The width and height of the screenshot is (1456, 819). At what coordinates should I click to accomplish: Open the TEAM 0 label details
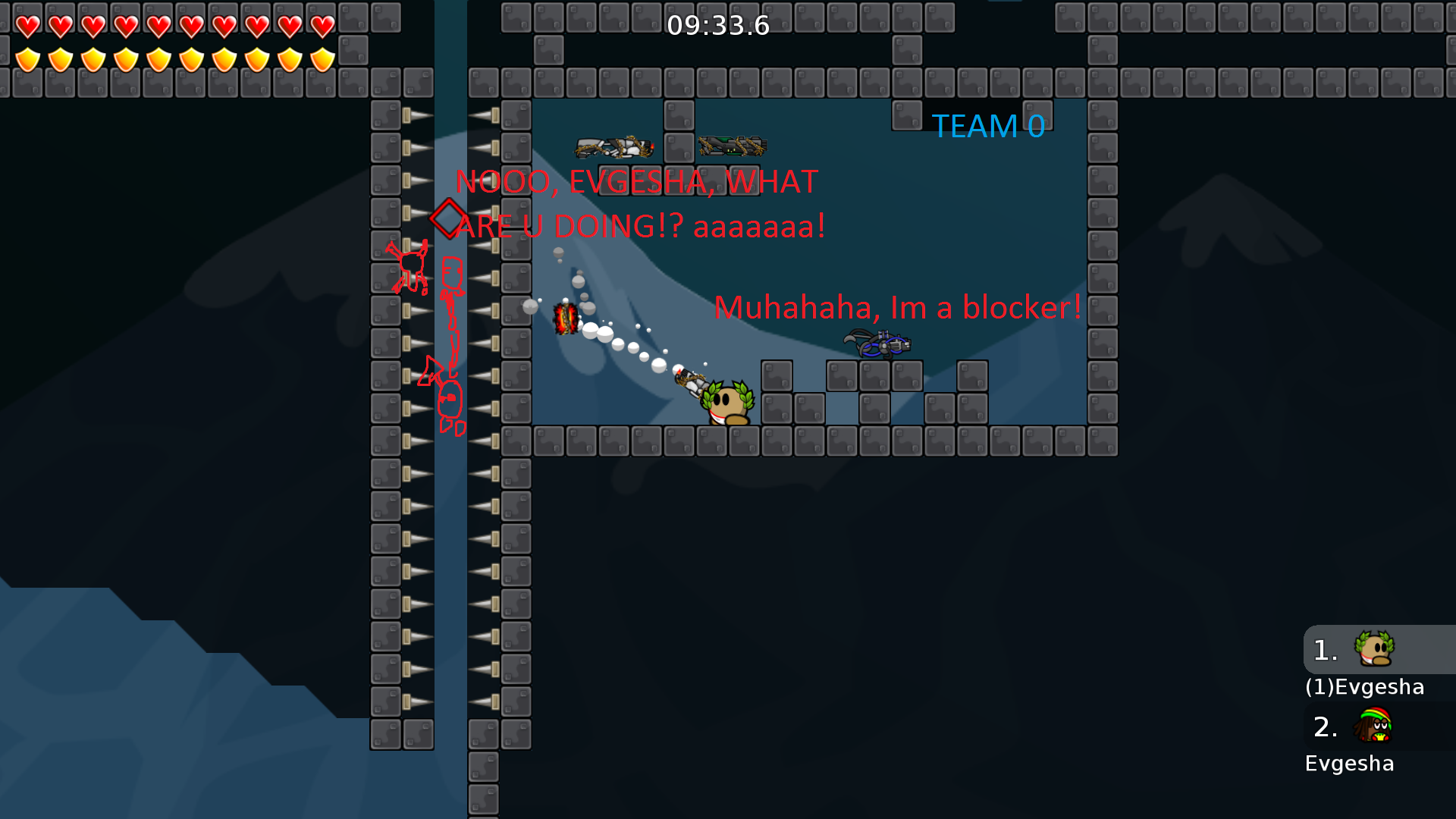(x=988, y=126)
